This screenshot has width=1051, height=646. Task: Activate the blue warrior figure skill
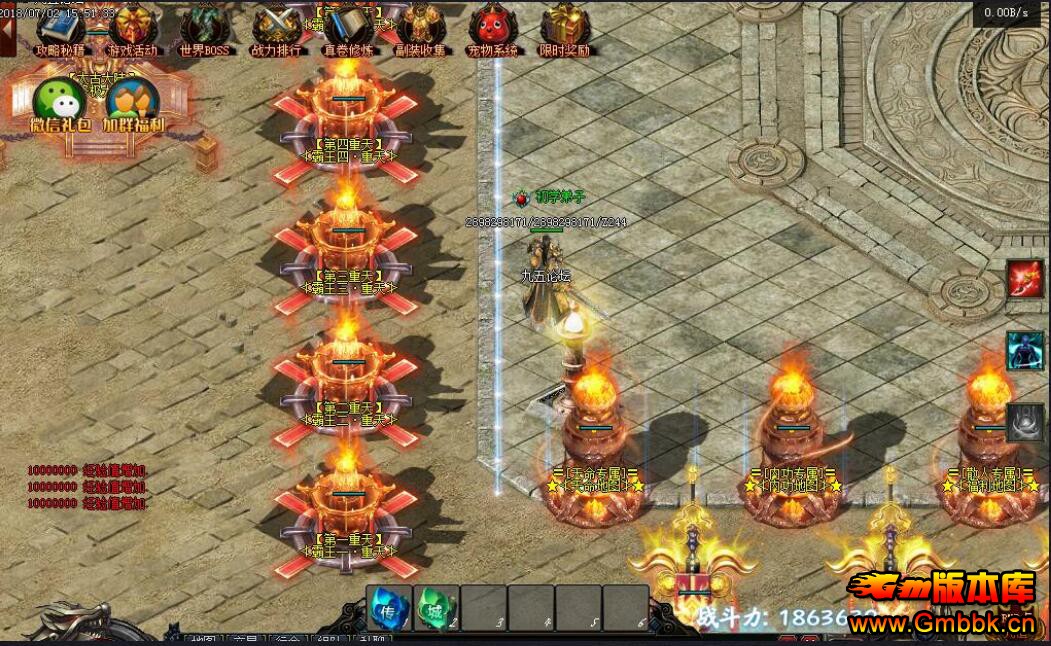pos(1025,351)
